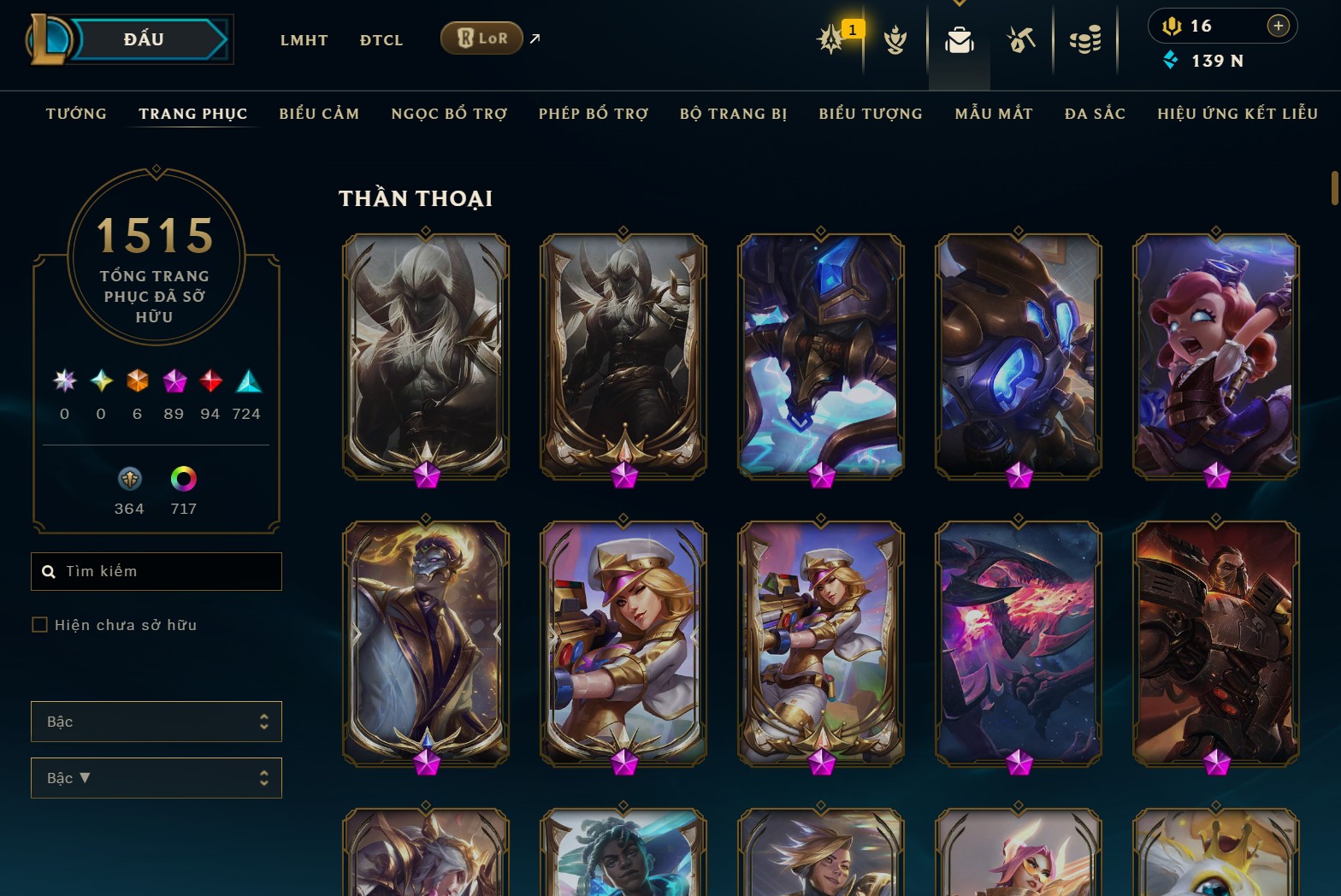Open the ĐTCL menu item
The height and width of the screenshot is (896, 1341).
pyautogui.click(x=381, y=39)
